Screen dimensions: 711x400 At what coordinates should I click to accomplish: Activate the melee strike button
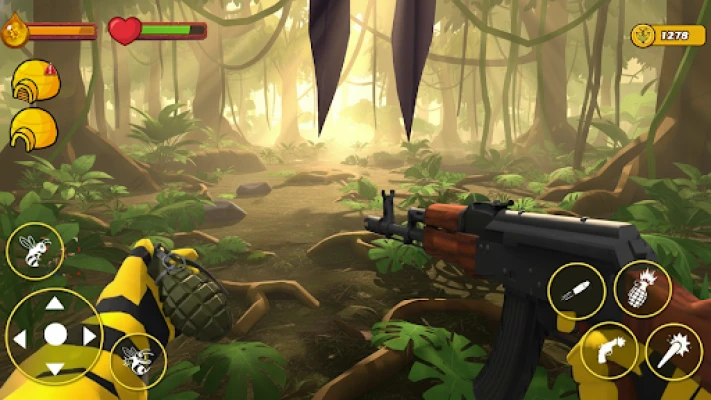tap(673, 352)
